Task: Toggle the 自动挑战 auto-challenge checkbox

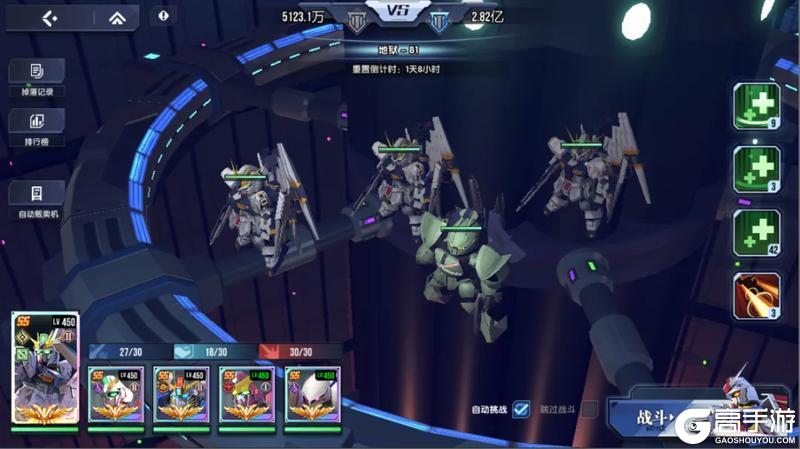Action: (x=520, y=408)
